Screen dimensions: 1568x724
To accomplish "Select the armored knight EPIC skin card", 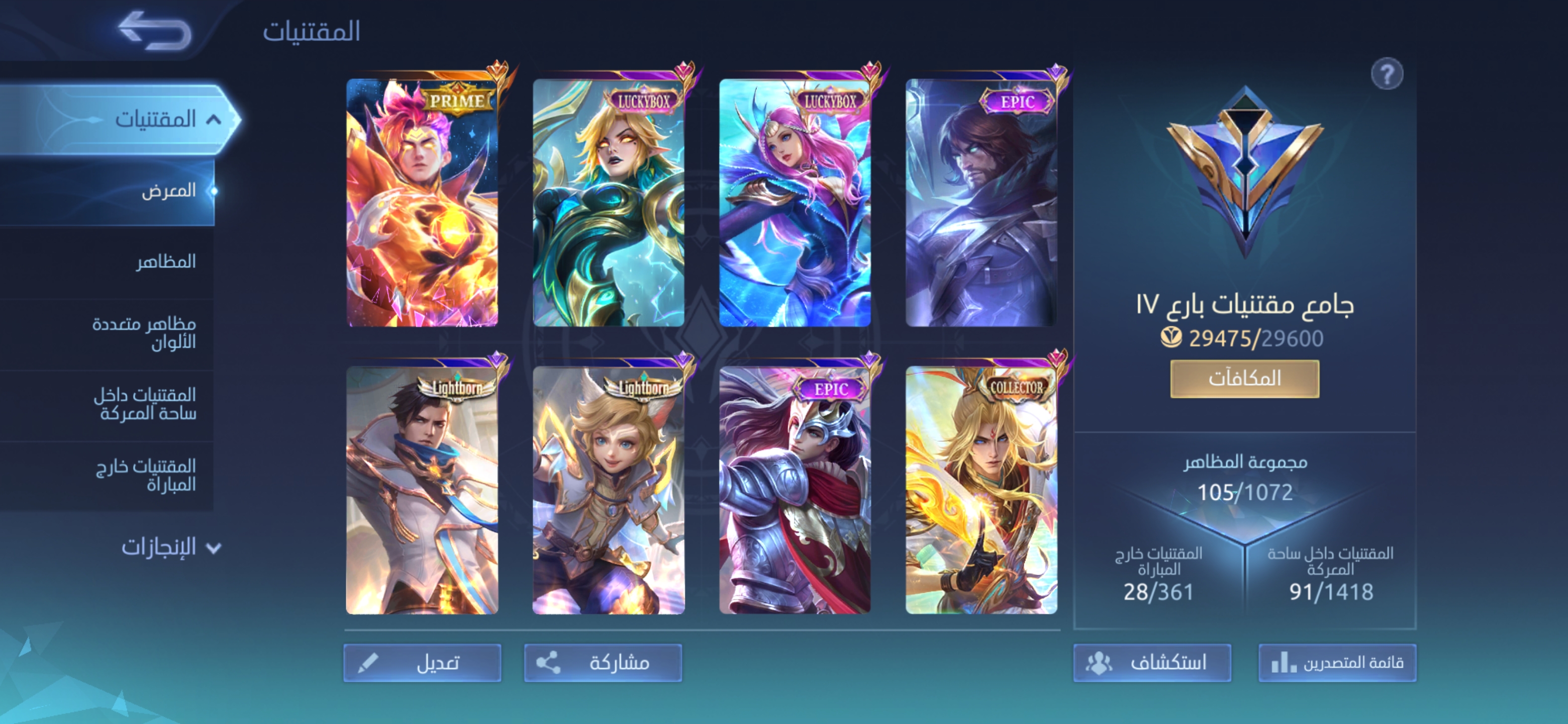I will pos(795,491).
